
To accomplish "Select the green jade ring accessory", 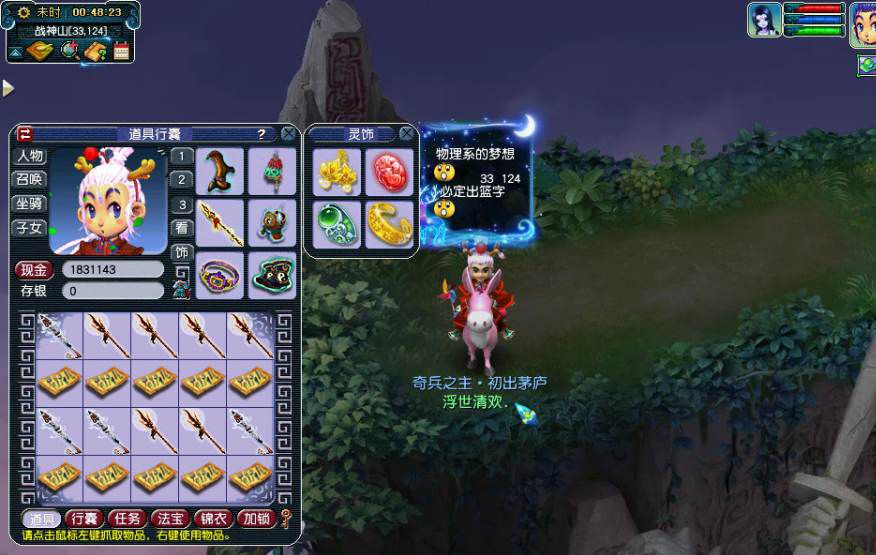I will [x=335, y=224].
